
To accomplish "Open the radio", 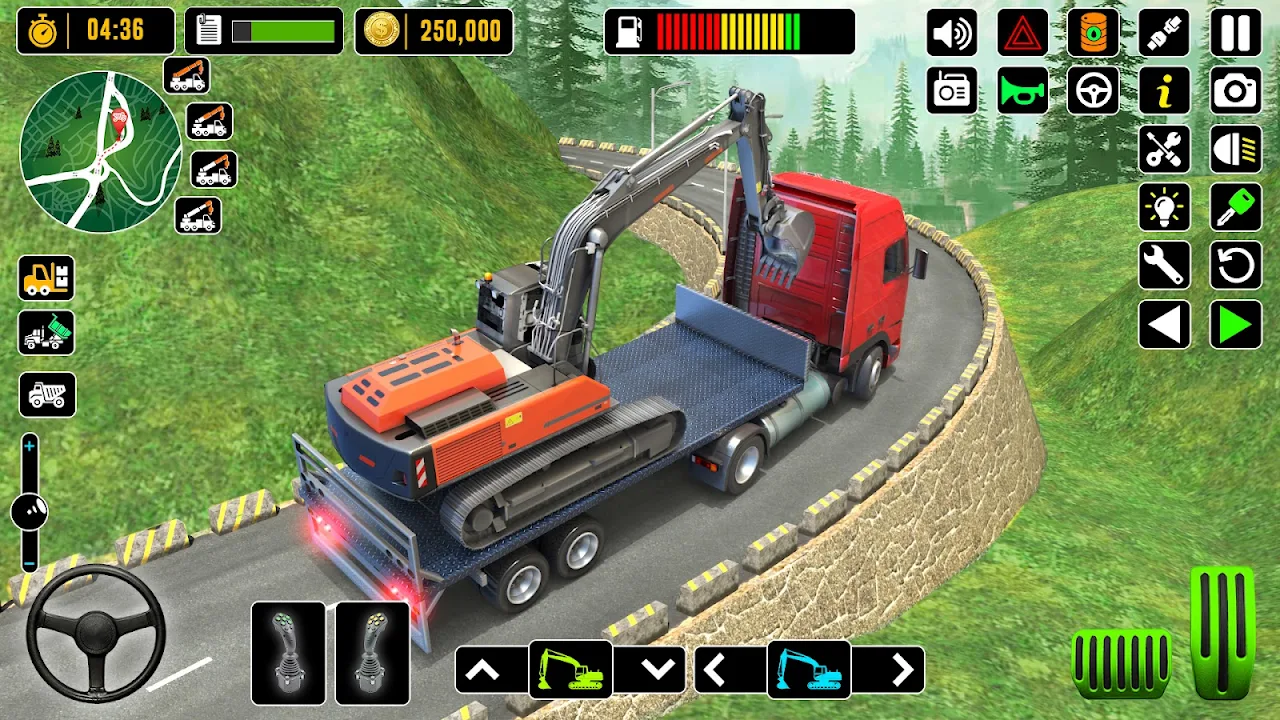I will tap(952, 92).
